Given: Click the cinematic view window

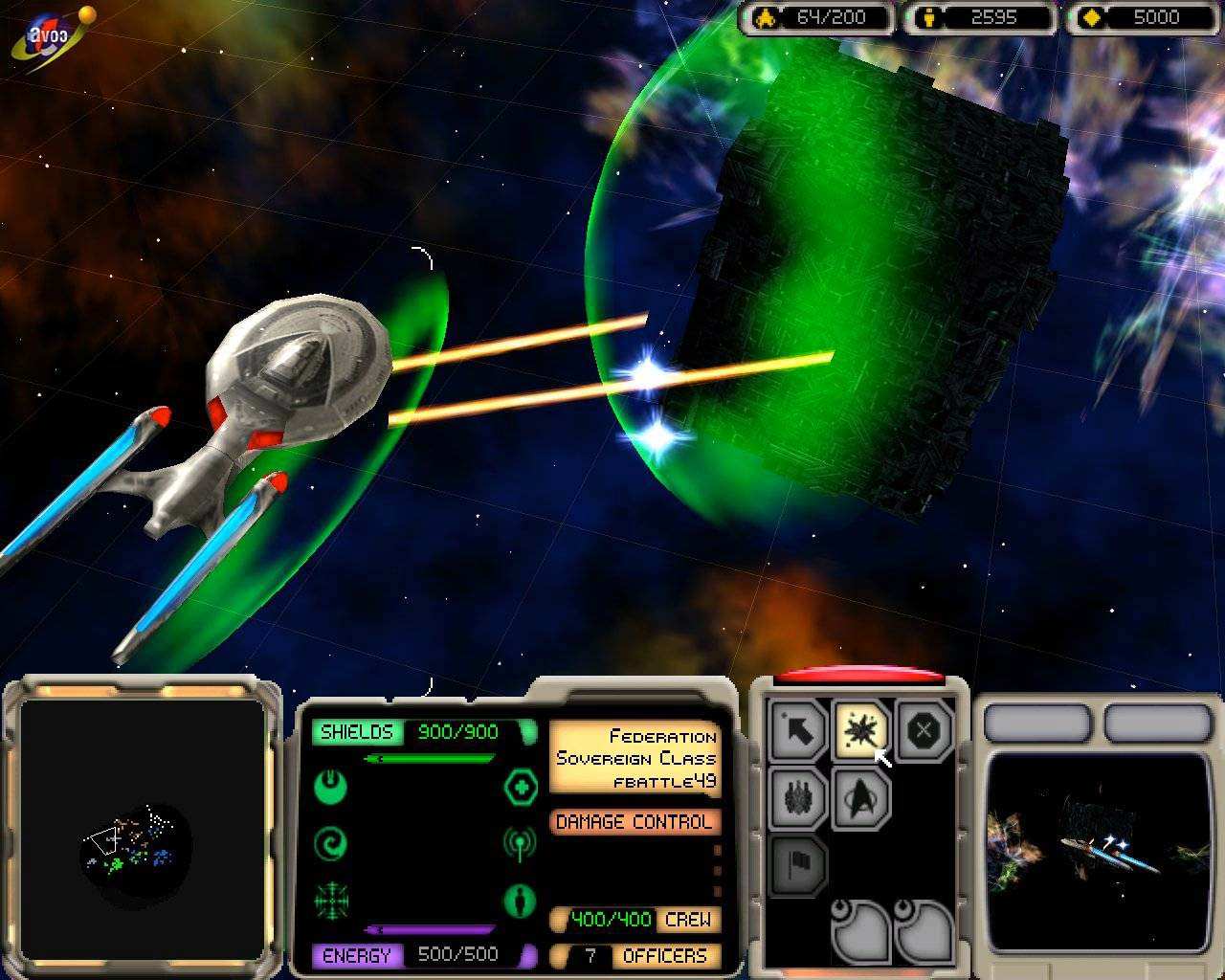Looking at the screenshot, I should pyautogui.click(x=1098, y=852).
